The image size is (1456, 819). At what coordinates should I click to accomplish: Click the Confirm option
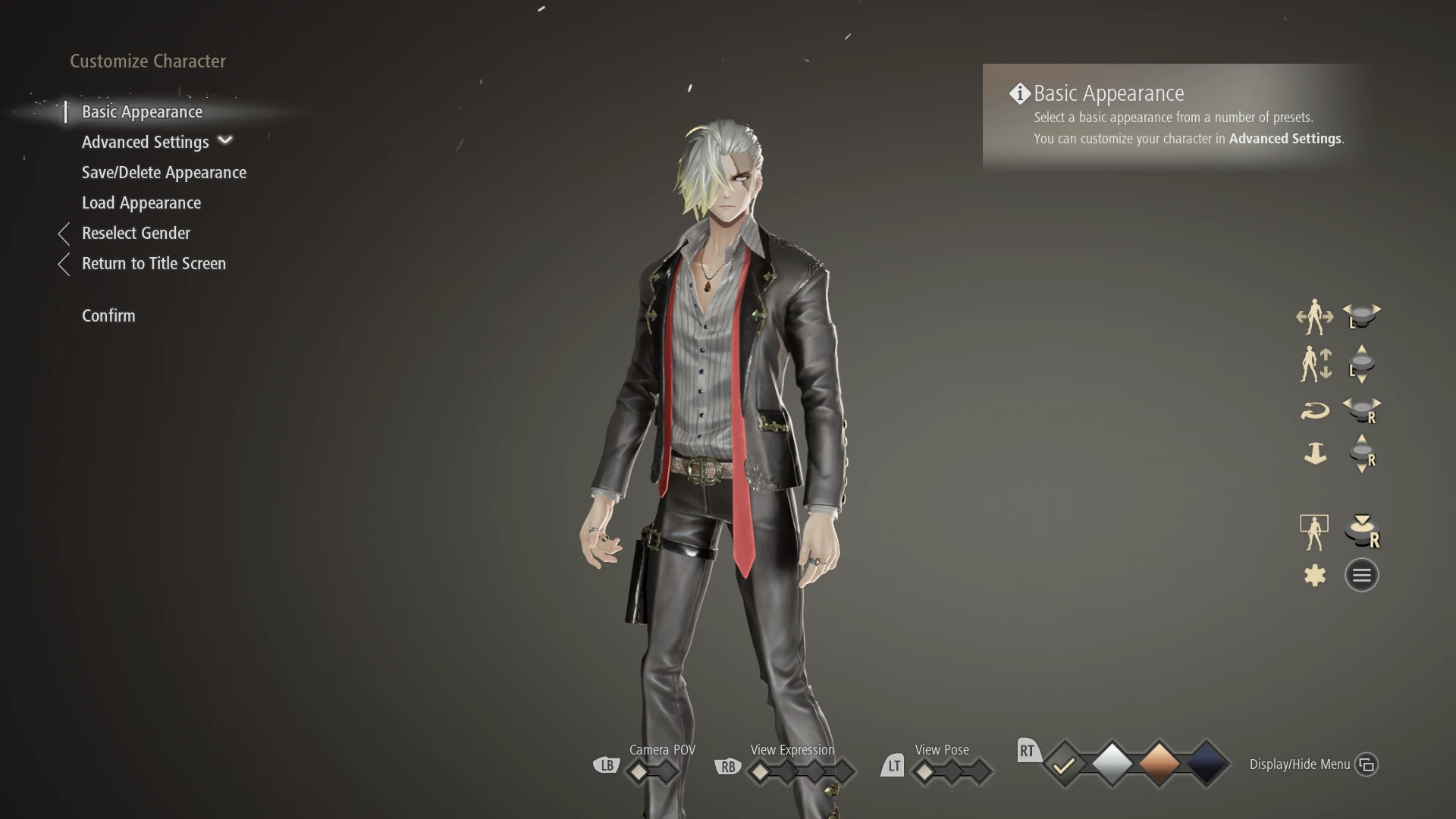point(108,315)
